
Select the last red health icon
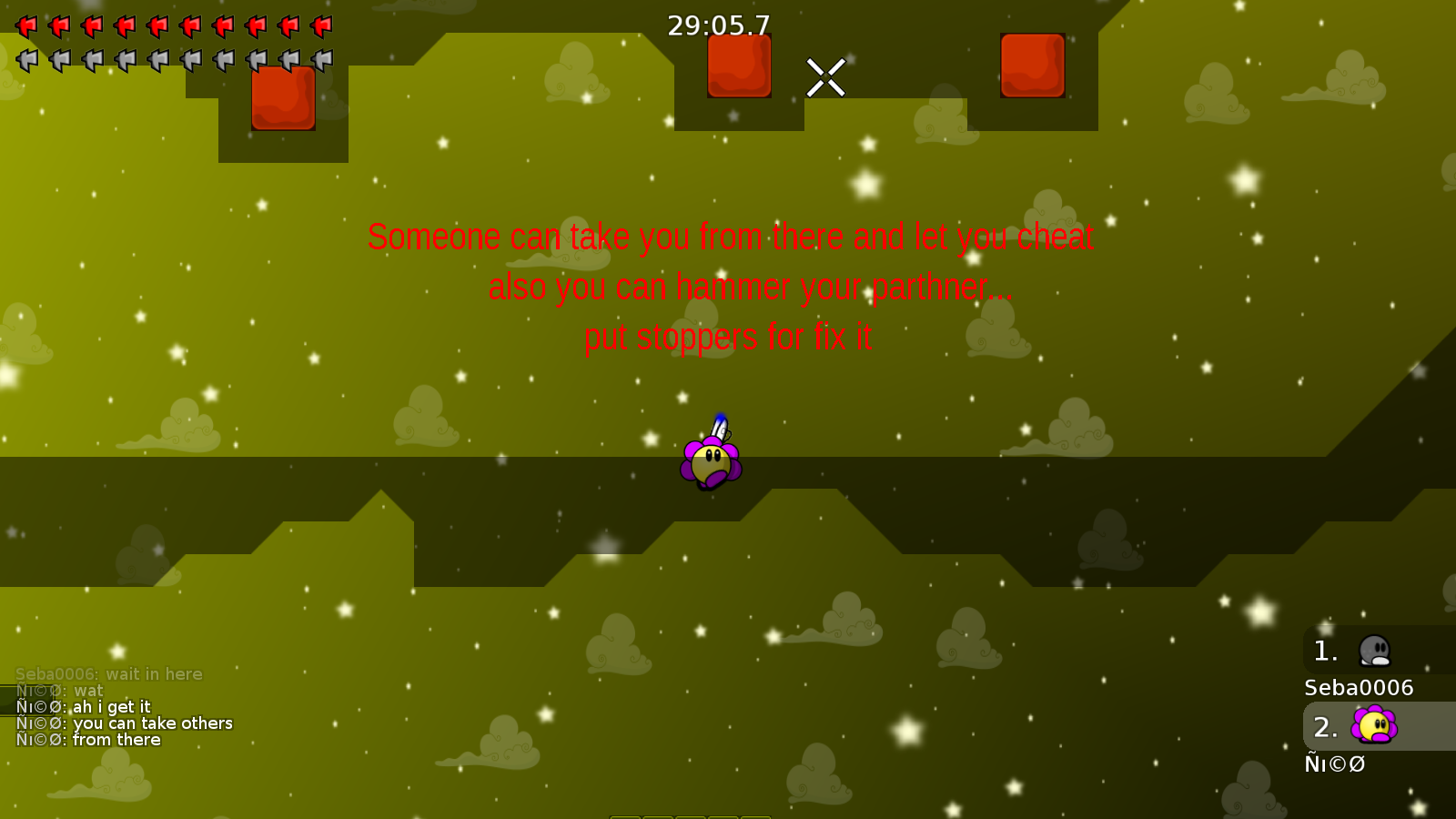tap(320, 25)
